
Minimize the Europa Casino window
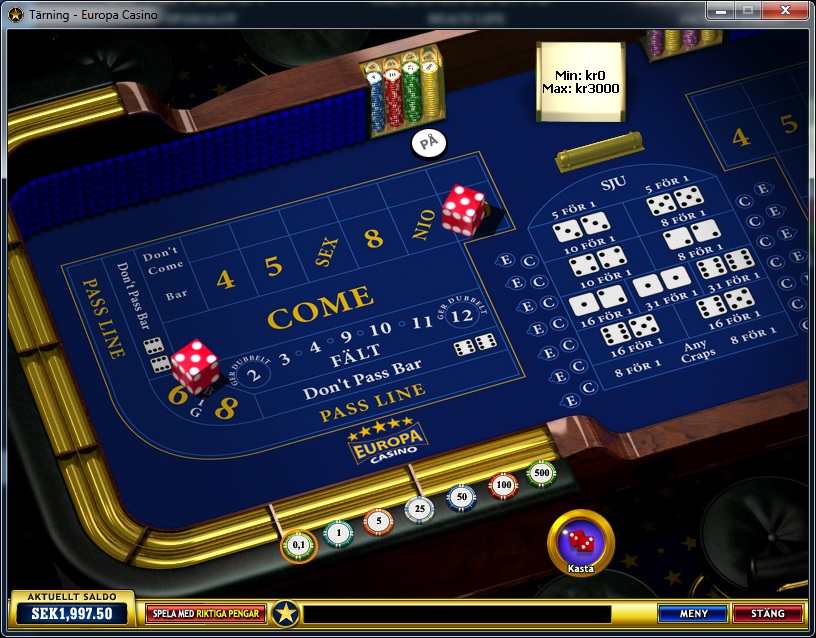(719, 11)
